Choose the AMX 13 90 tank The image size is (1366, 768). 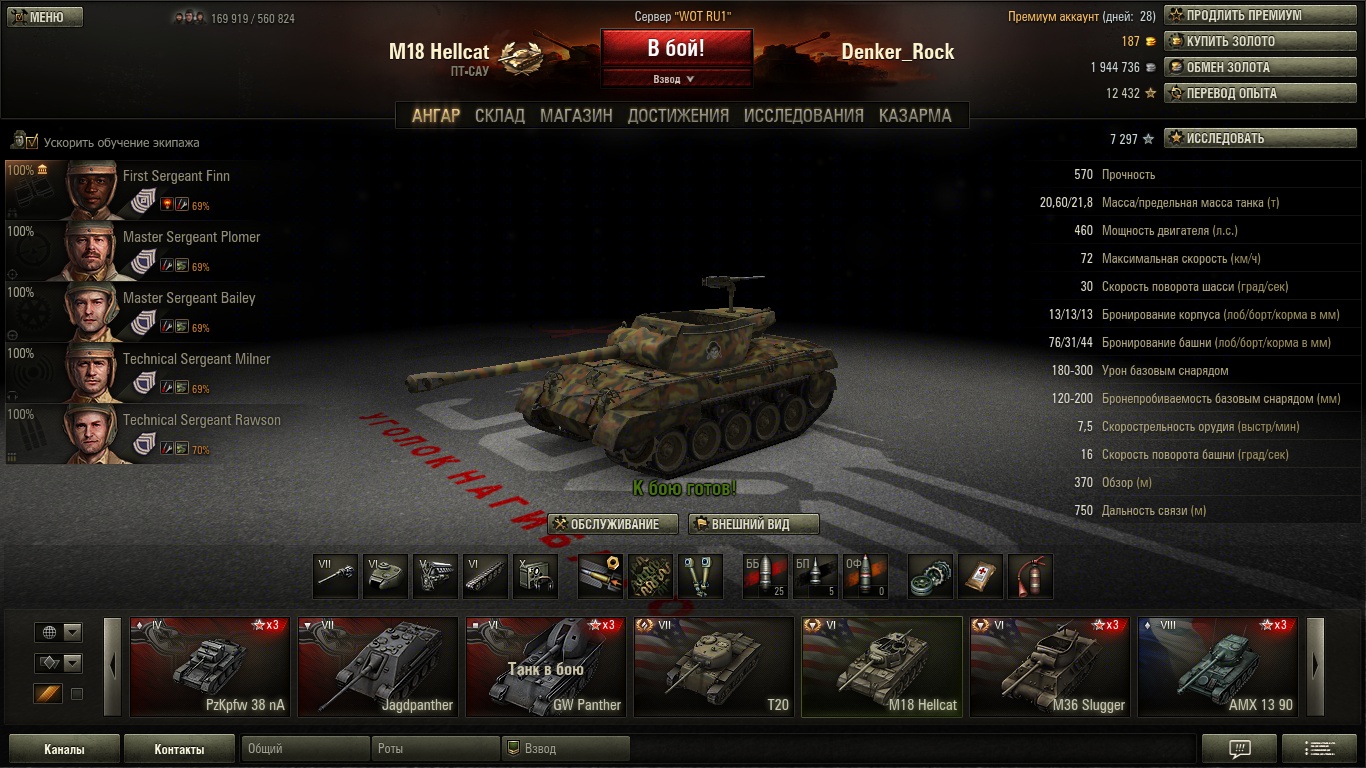[x=1218, y=667]
